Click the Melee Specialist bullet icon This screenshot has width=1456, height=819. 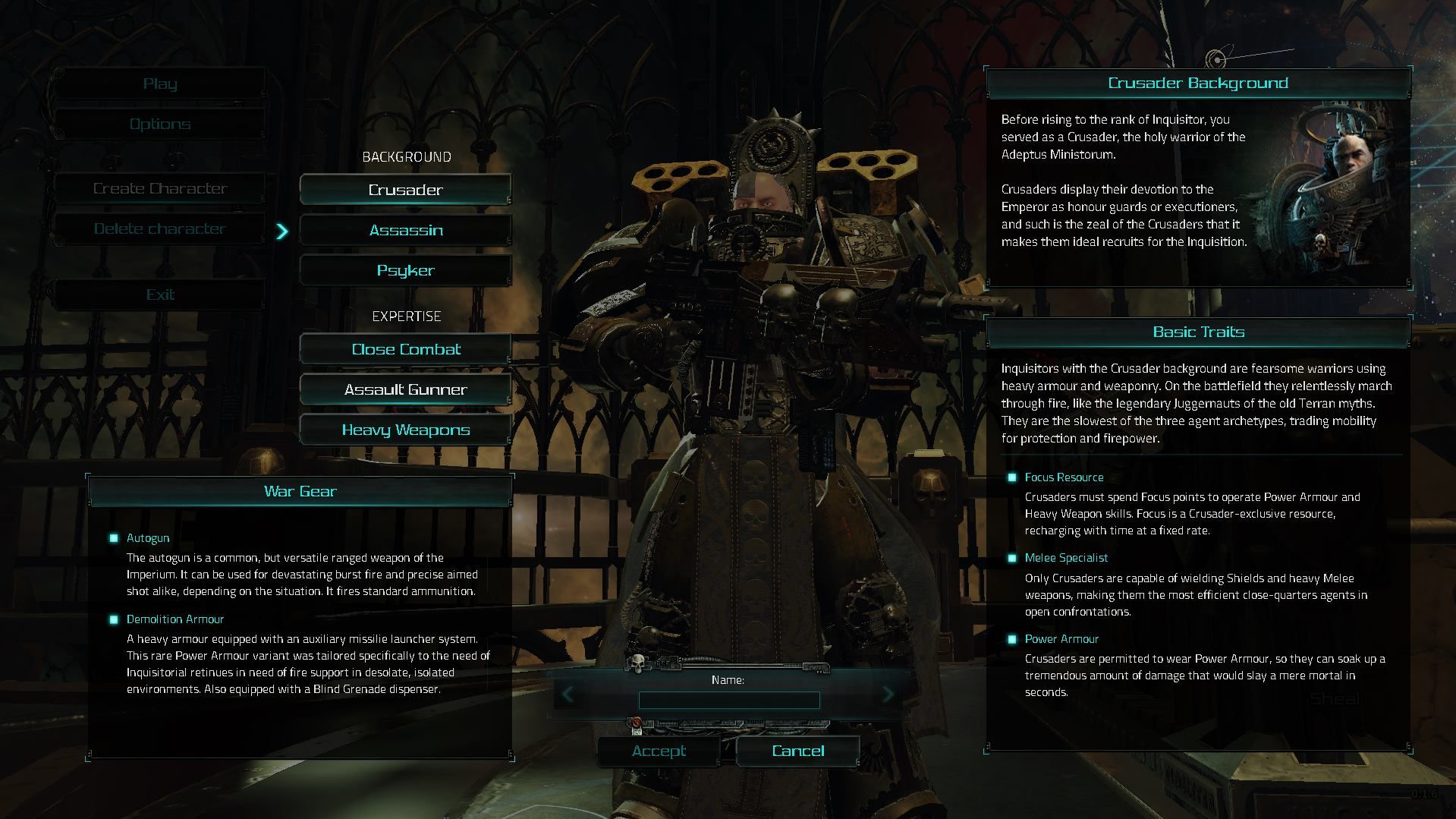(1011, 558)
